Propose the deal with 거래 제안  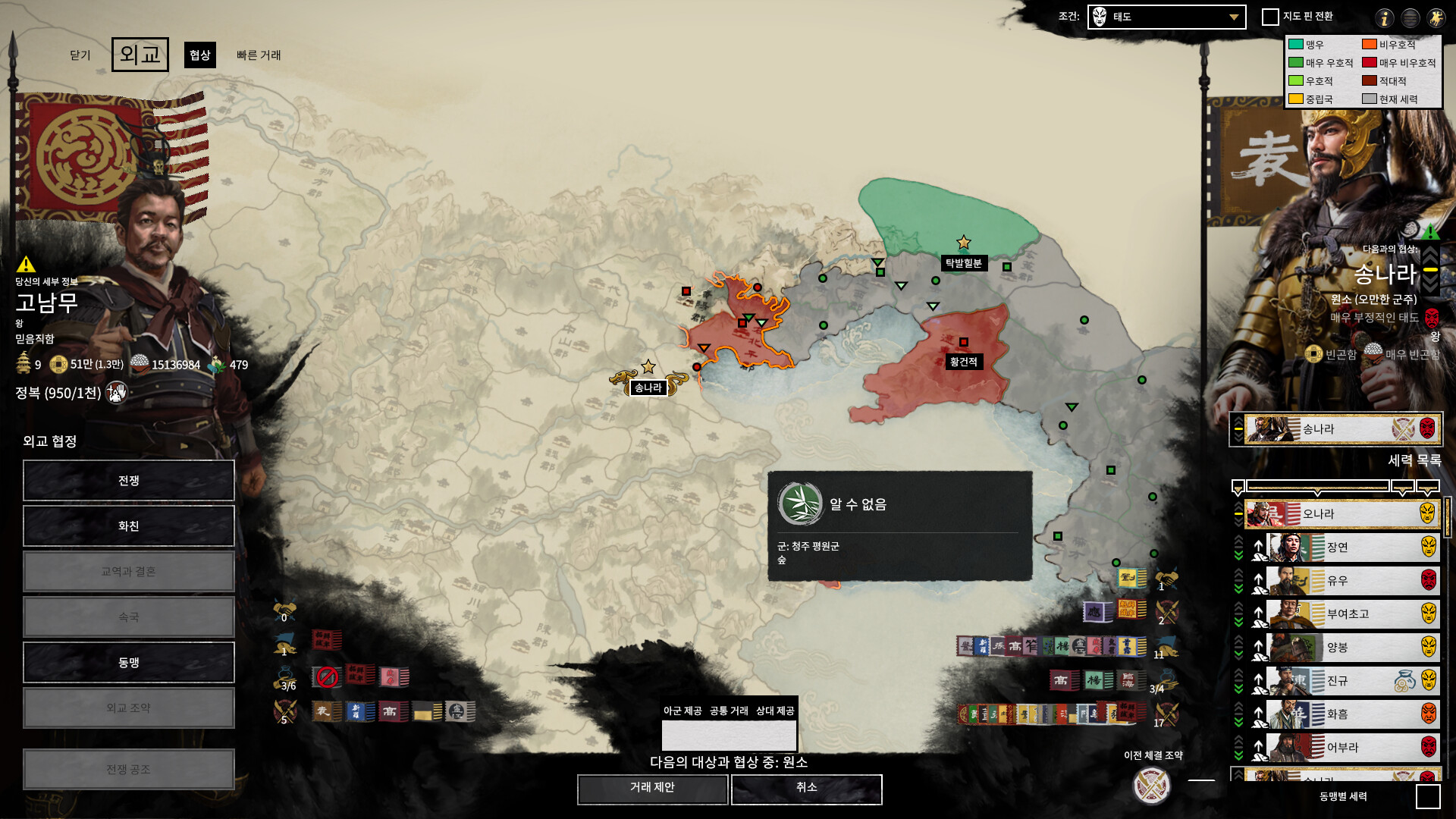tap(652, 789)
